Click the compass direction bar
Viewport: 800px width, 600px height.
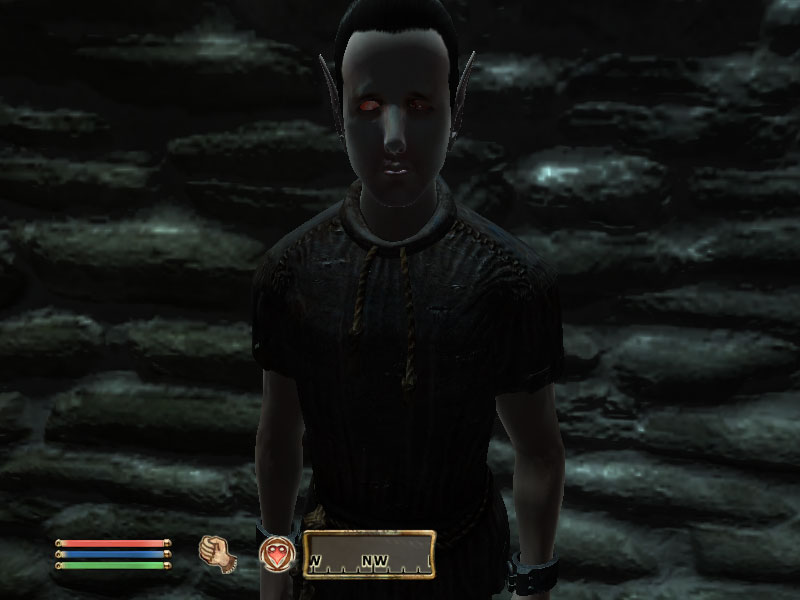[x=369, y=554]
